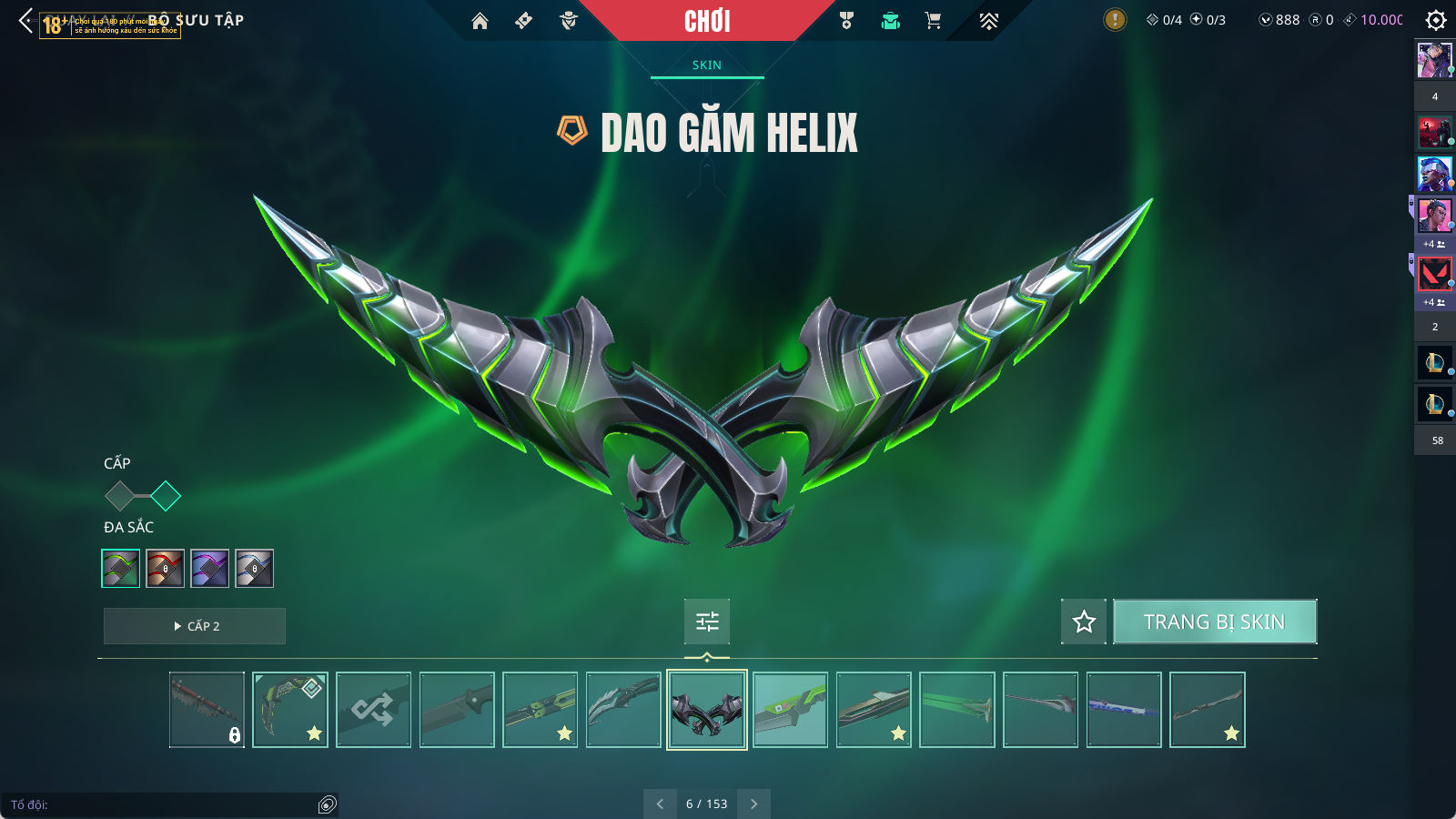Screen dimensions: 1456x819
Task: Select the locked knife skin thumbnail
Action: click(207, 710)
